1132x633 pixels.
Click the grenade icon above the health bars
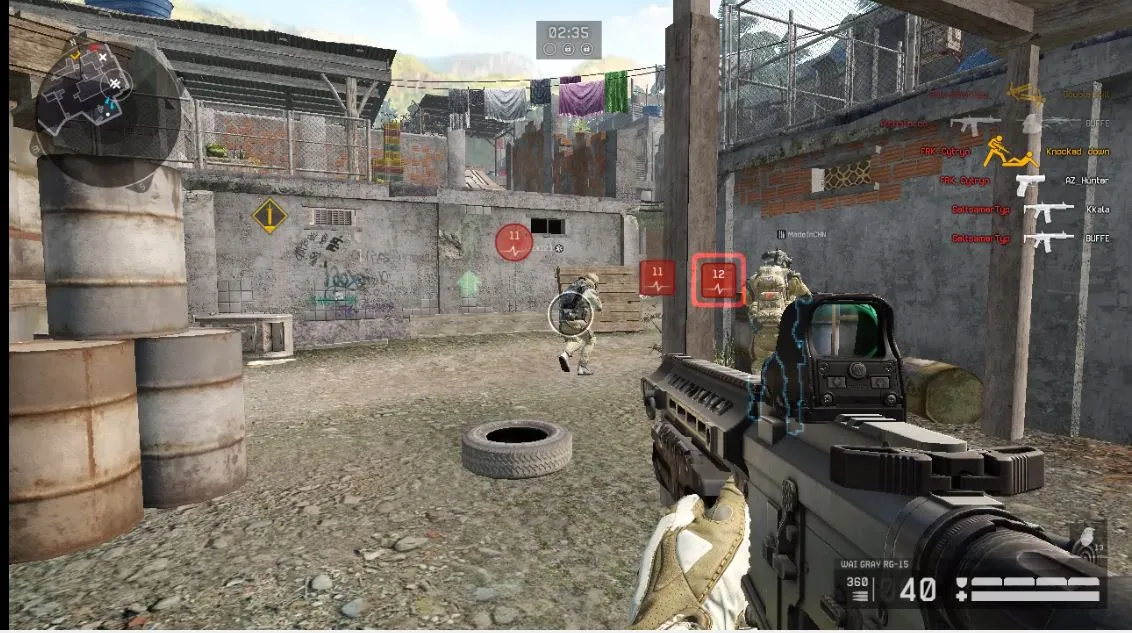[x=1086, y=542]
